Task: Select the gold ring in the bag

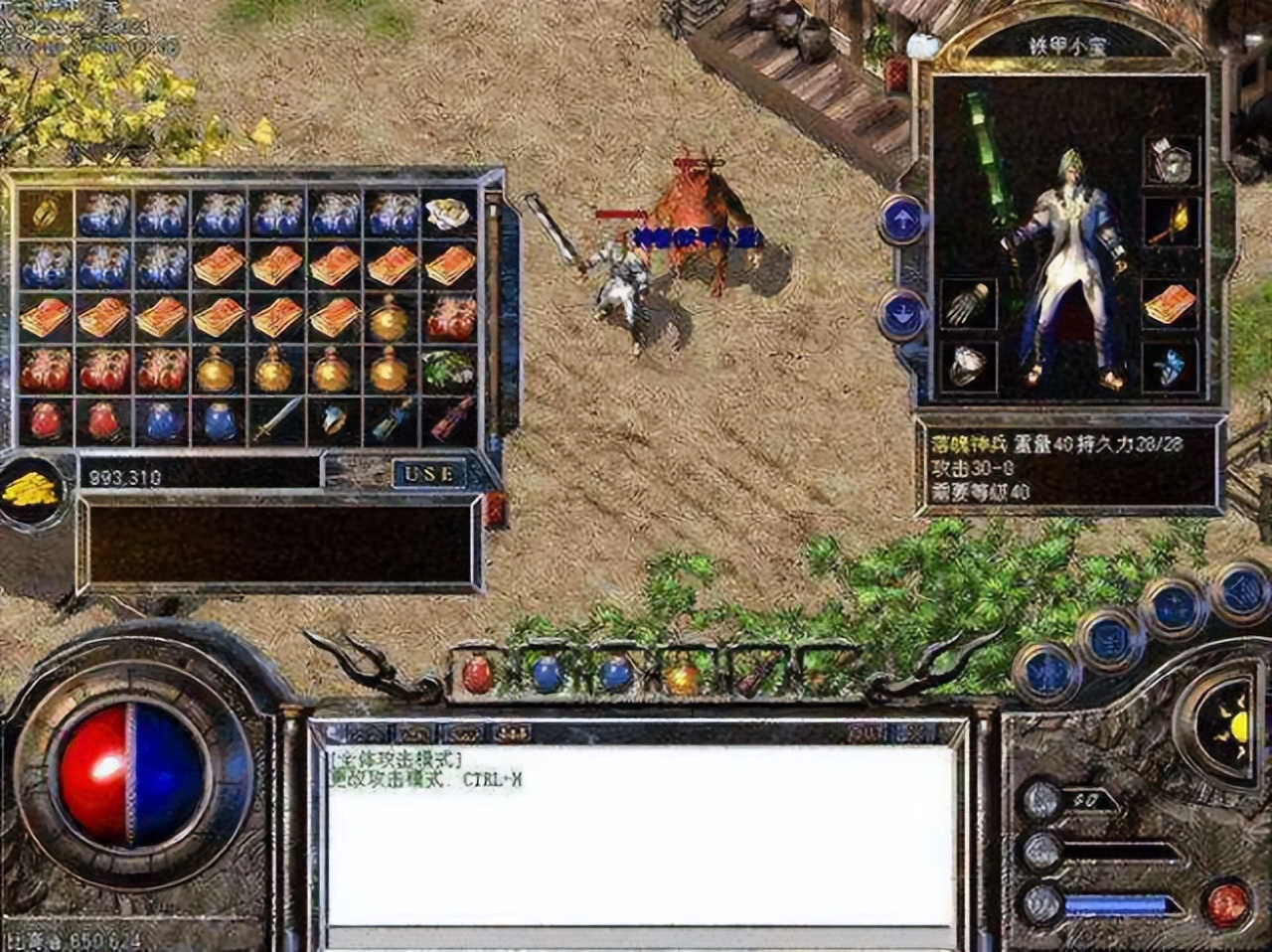Action: coord(46,211)
